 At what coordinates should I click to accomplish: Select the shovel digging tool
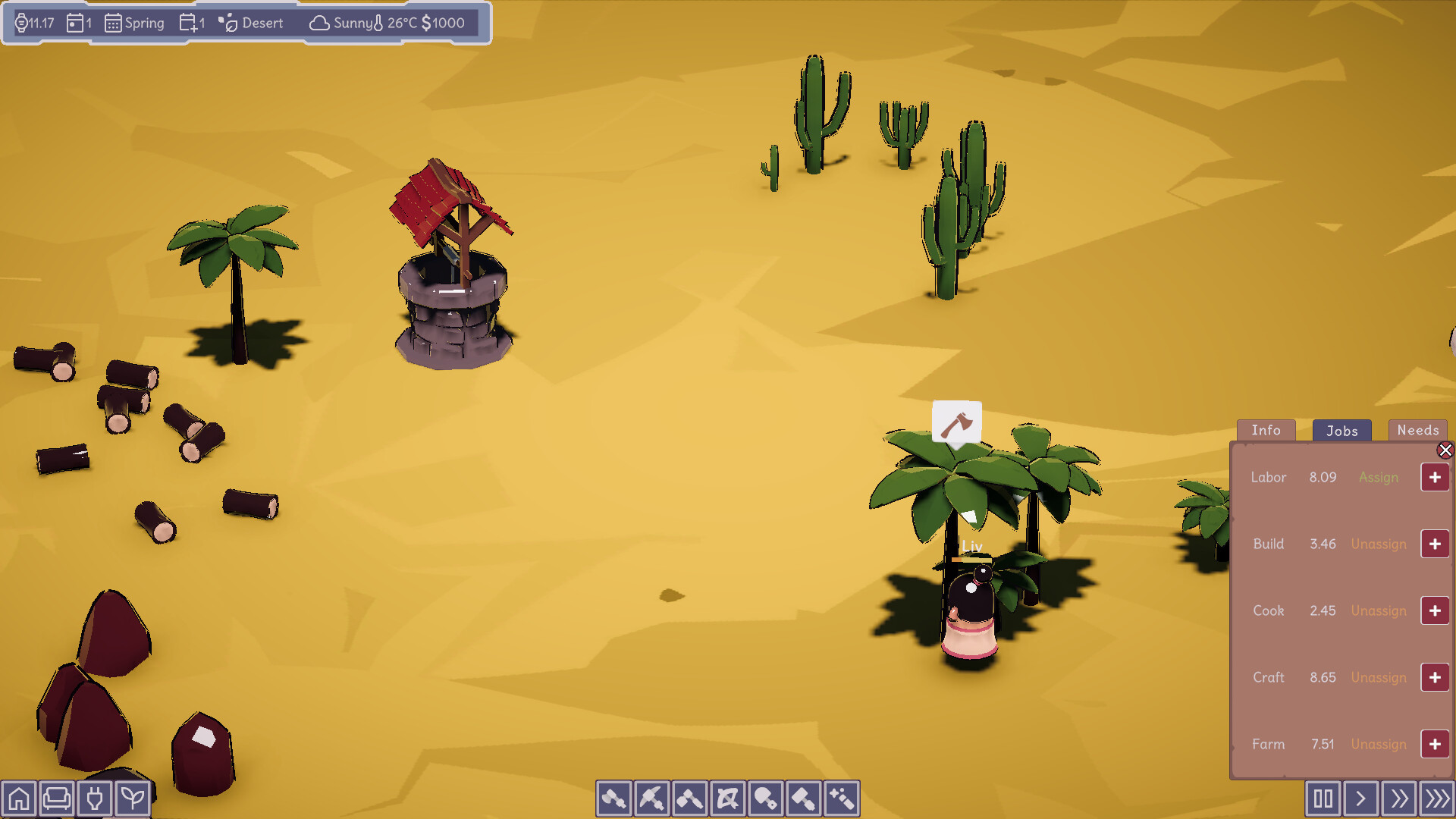click(x=766, y=798)
